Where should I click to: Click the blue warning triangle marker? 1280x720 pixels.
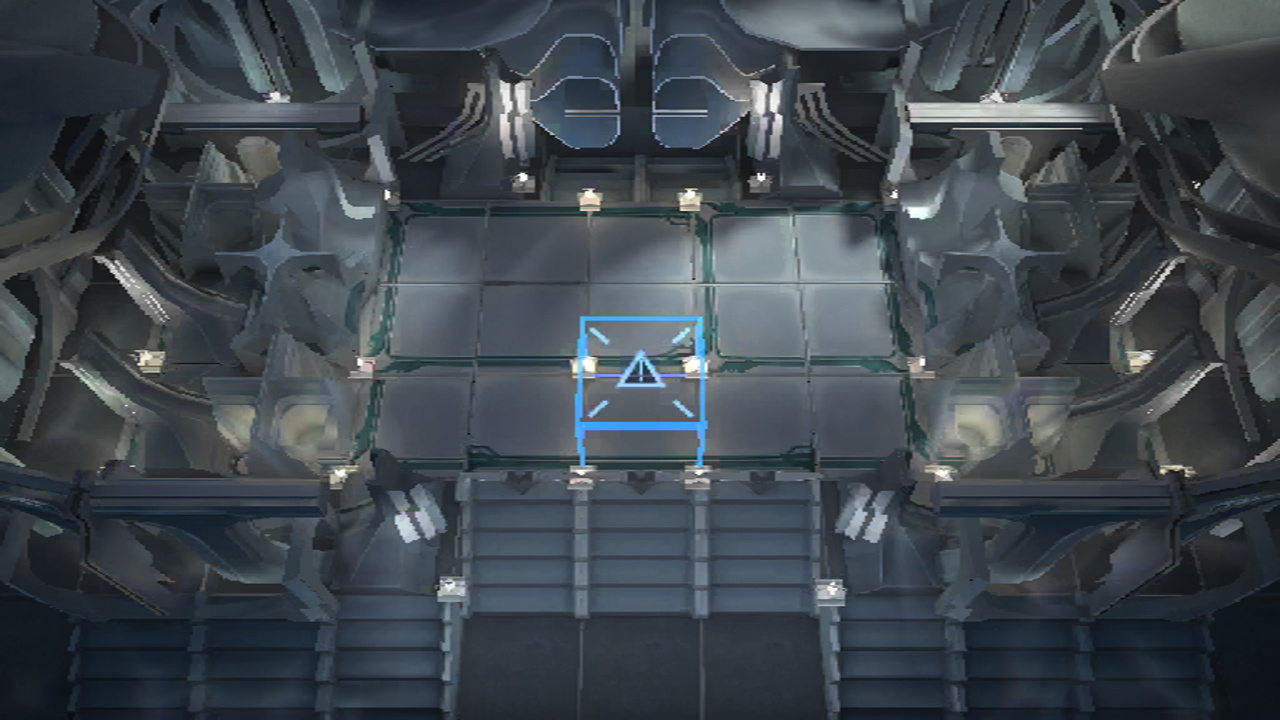click(x=640, y=372)
